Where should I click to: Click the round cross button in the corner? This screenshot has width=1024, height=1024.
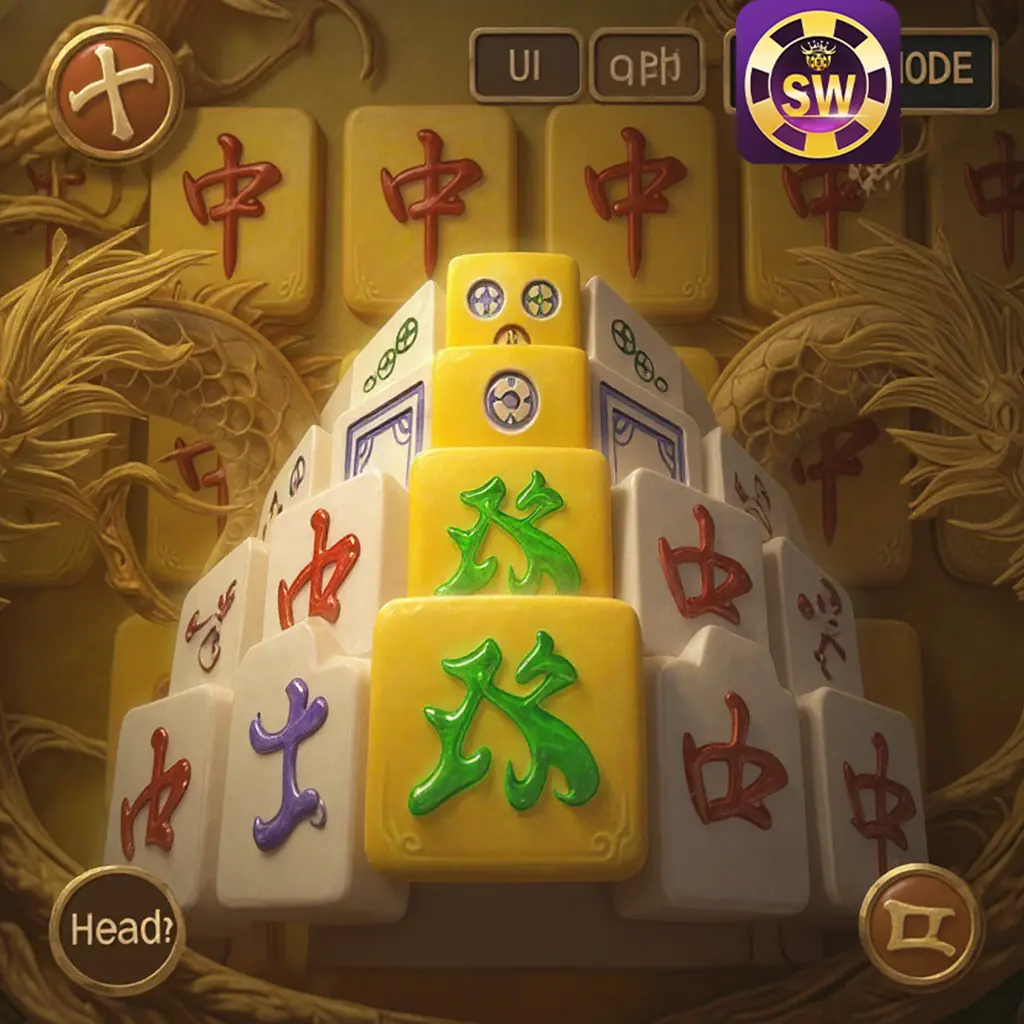point(115,93)
